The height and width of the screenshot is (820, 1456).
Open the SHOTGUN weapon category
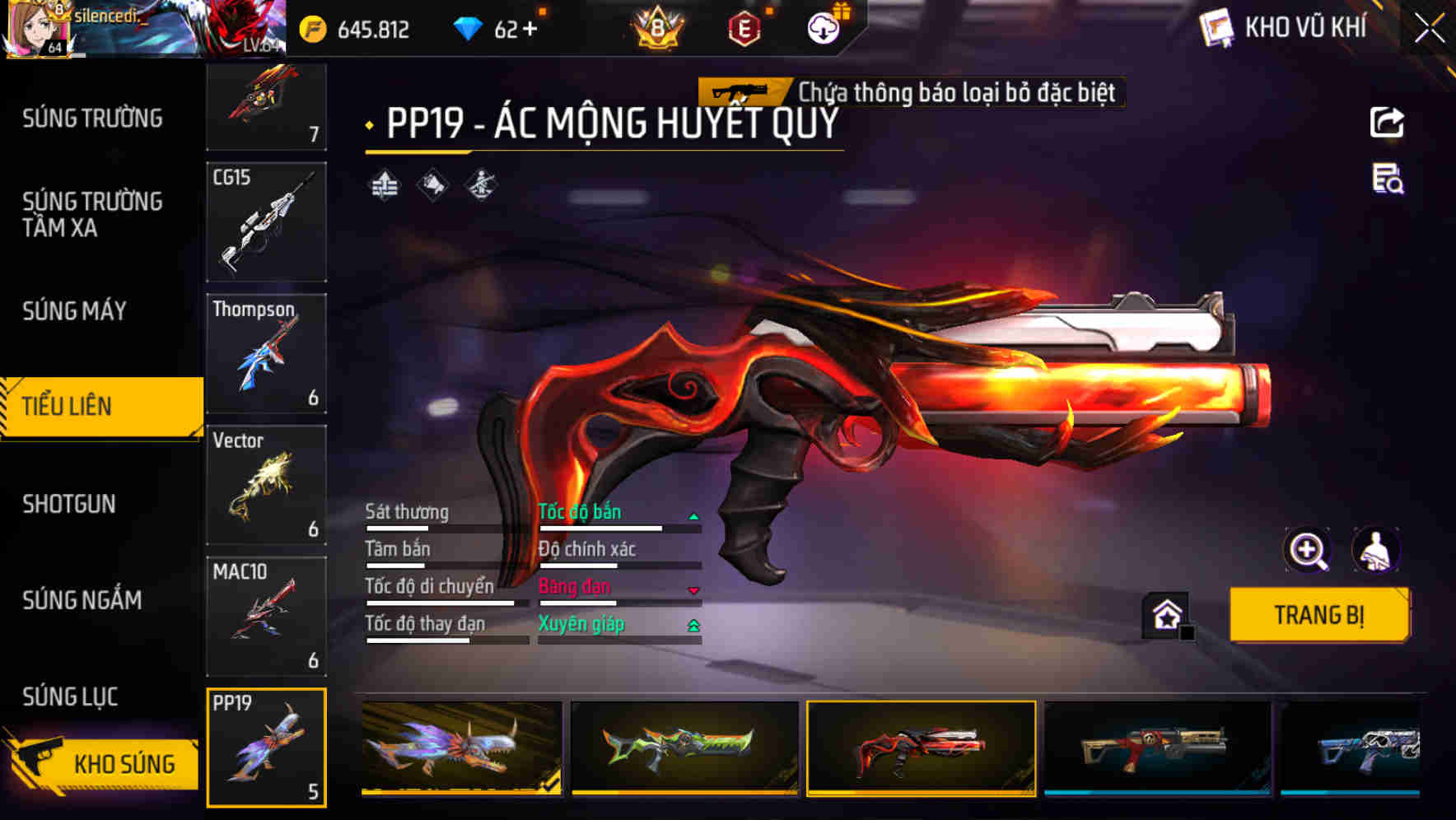70,504
